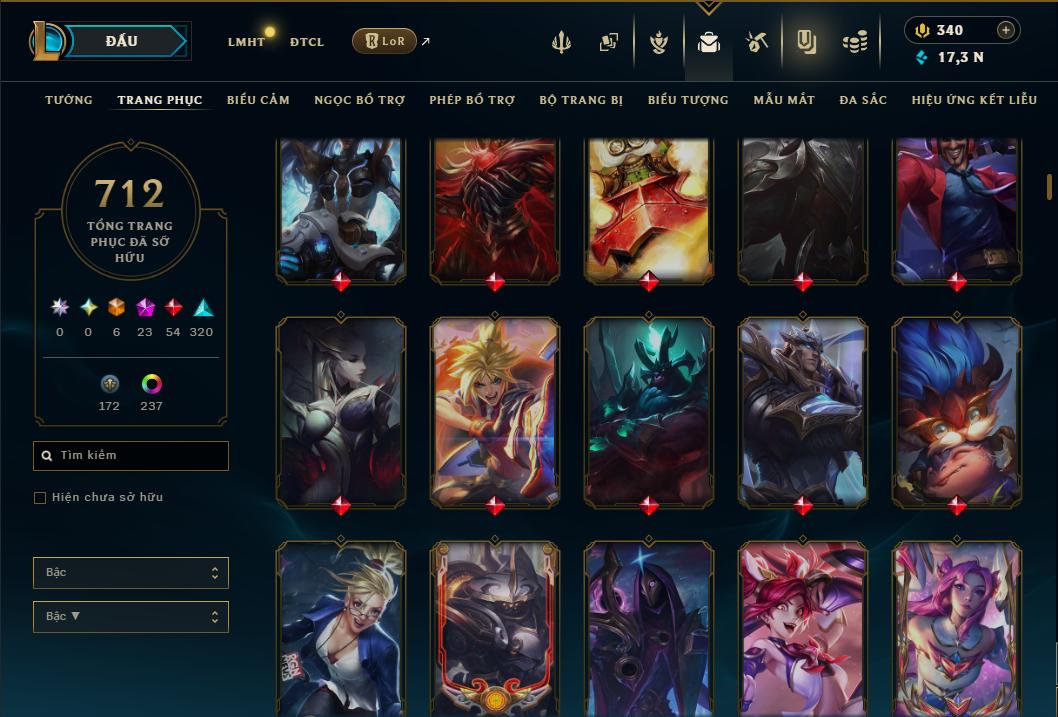Go to the PHÉP BỔ TRỢ tab

472,100
